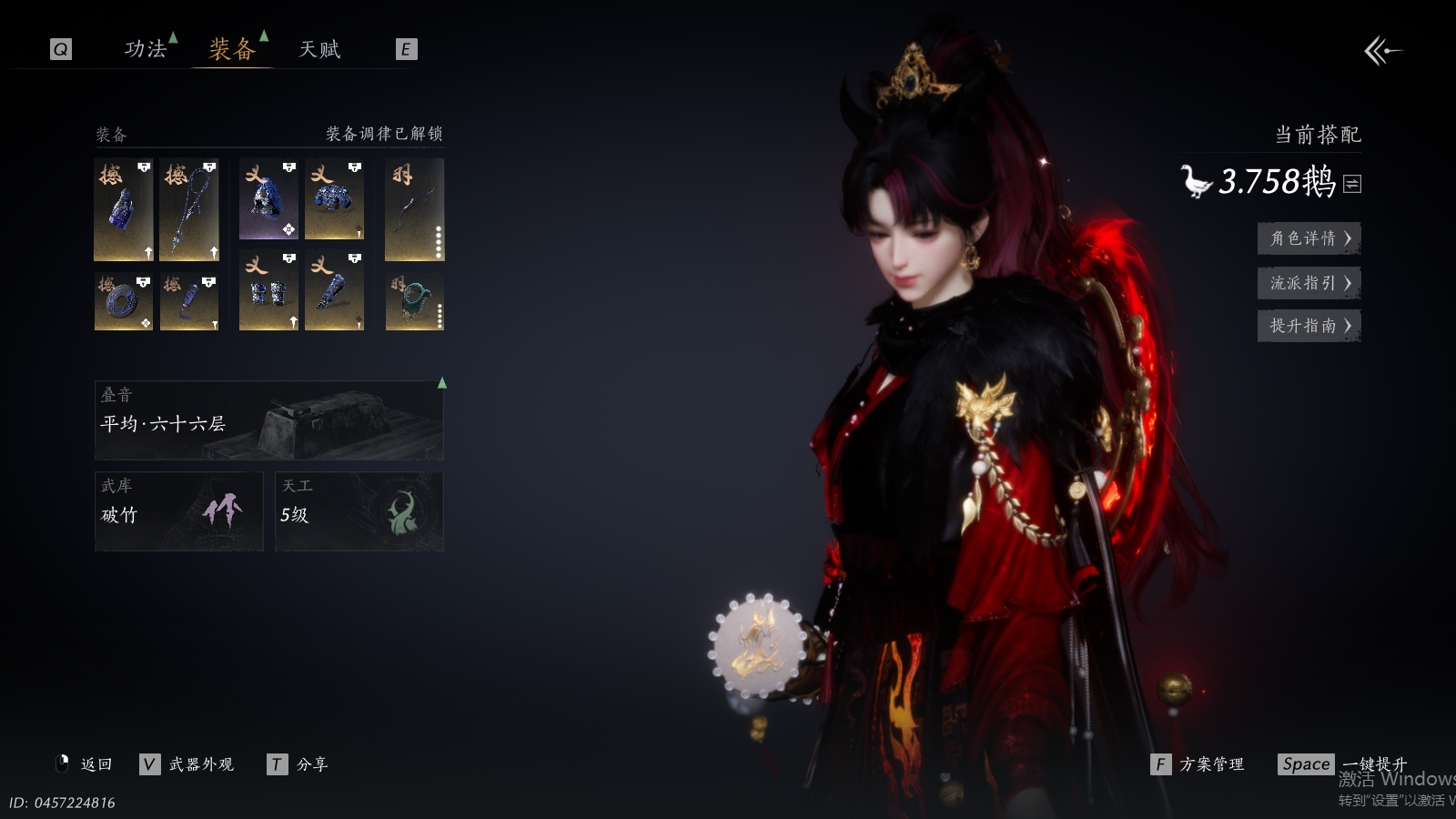Open 角色详情 character details
This screenshot has height=819, width=1456.
click(x=1309, y=238)
